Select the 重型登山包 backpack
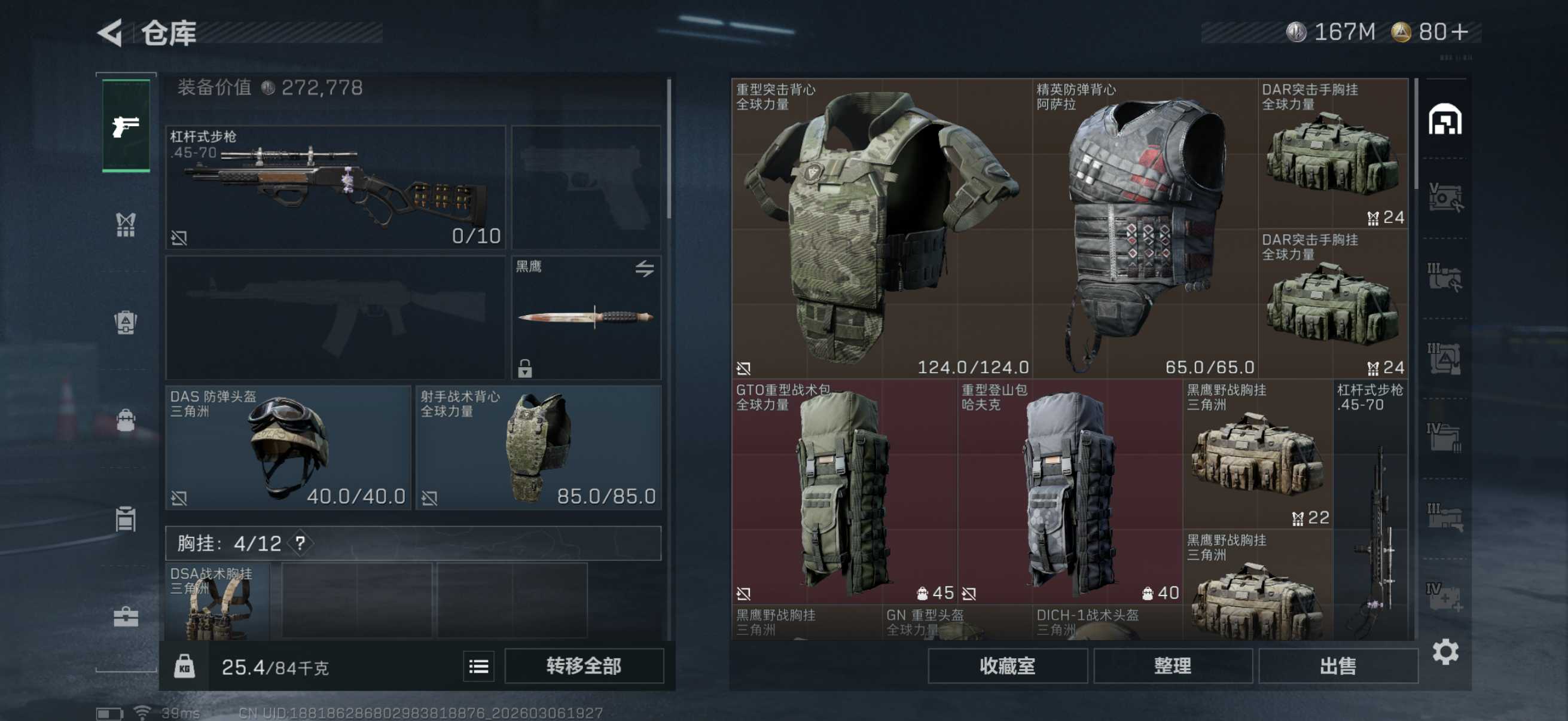The width and height of the screenshot is (1568, 721). [x=1069, y=491]
